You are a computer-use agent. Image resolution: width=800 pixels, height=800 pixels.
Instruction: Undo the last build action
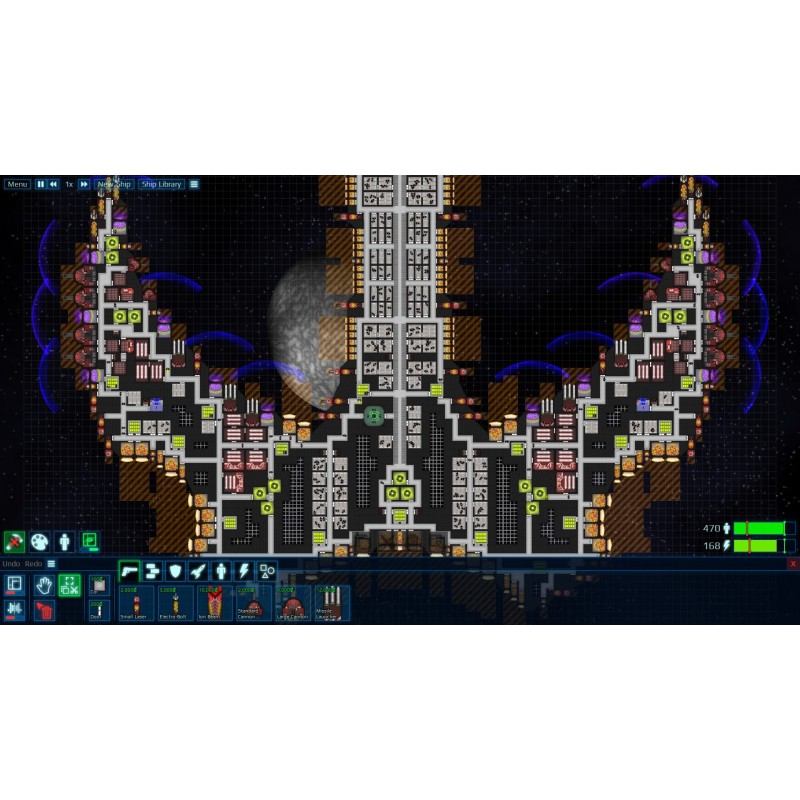click(10, 564)
